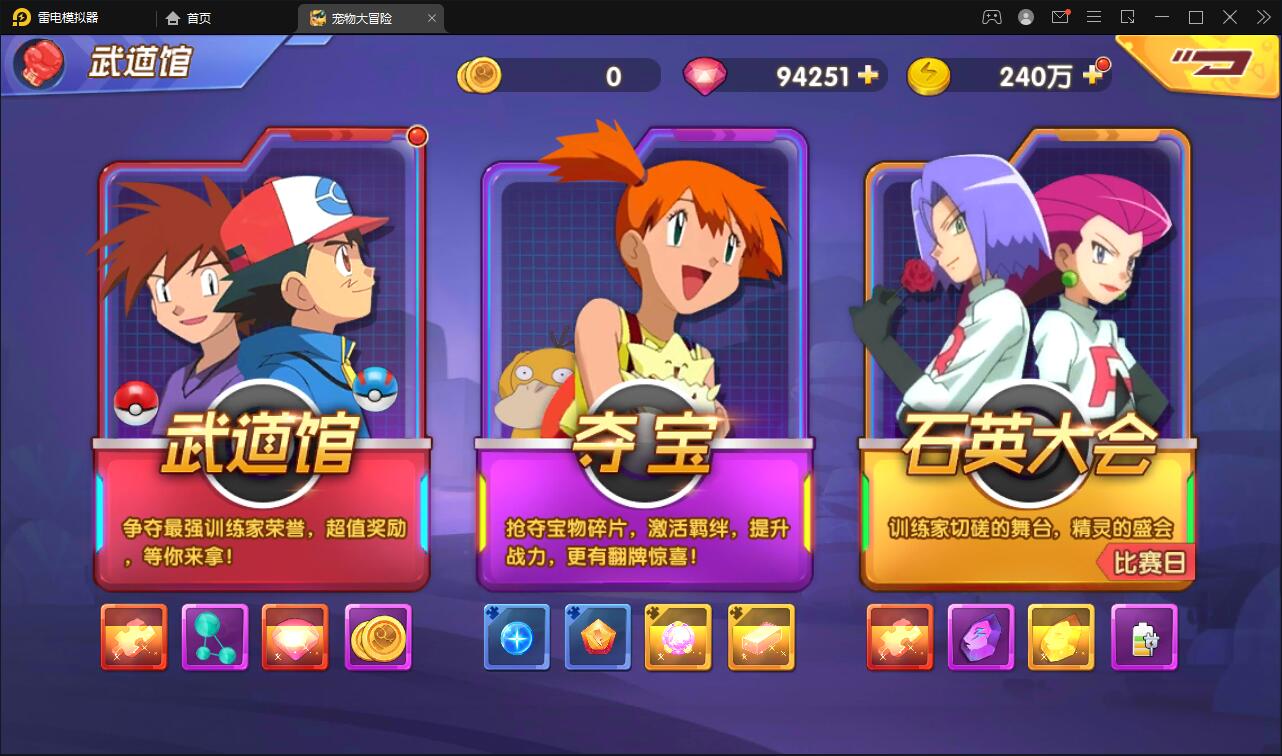Open the purple crystal reward icon under 石英大会
Image resolution: width=1282 pixels, height=756 pixels.
pyautogui.click(x=981, y=637)
